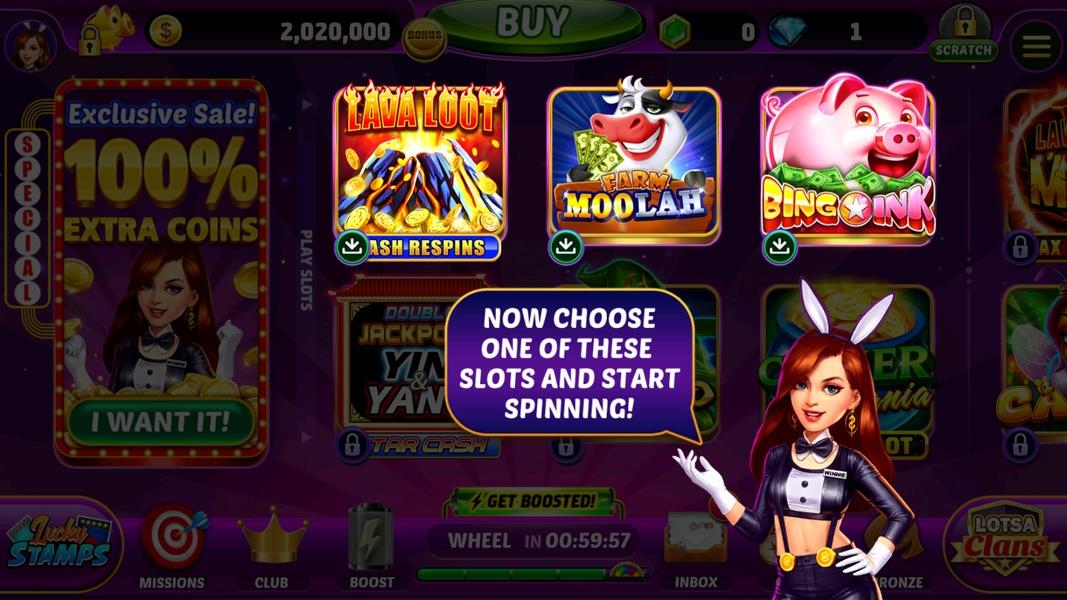
Task: Open the Wheel bonus timer button
Action: (532, 542)
